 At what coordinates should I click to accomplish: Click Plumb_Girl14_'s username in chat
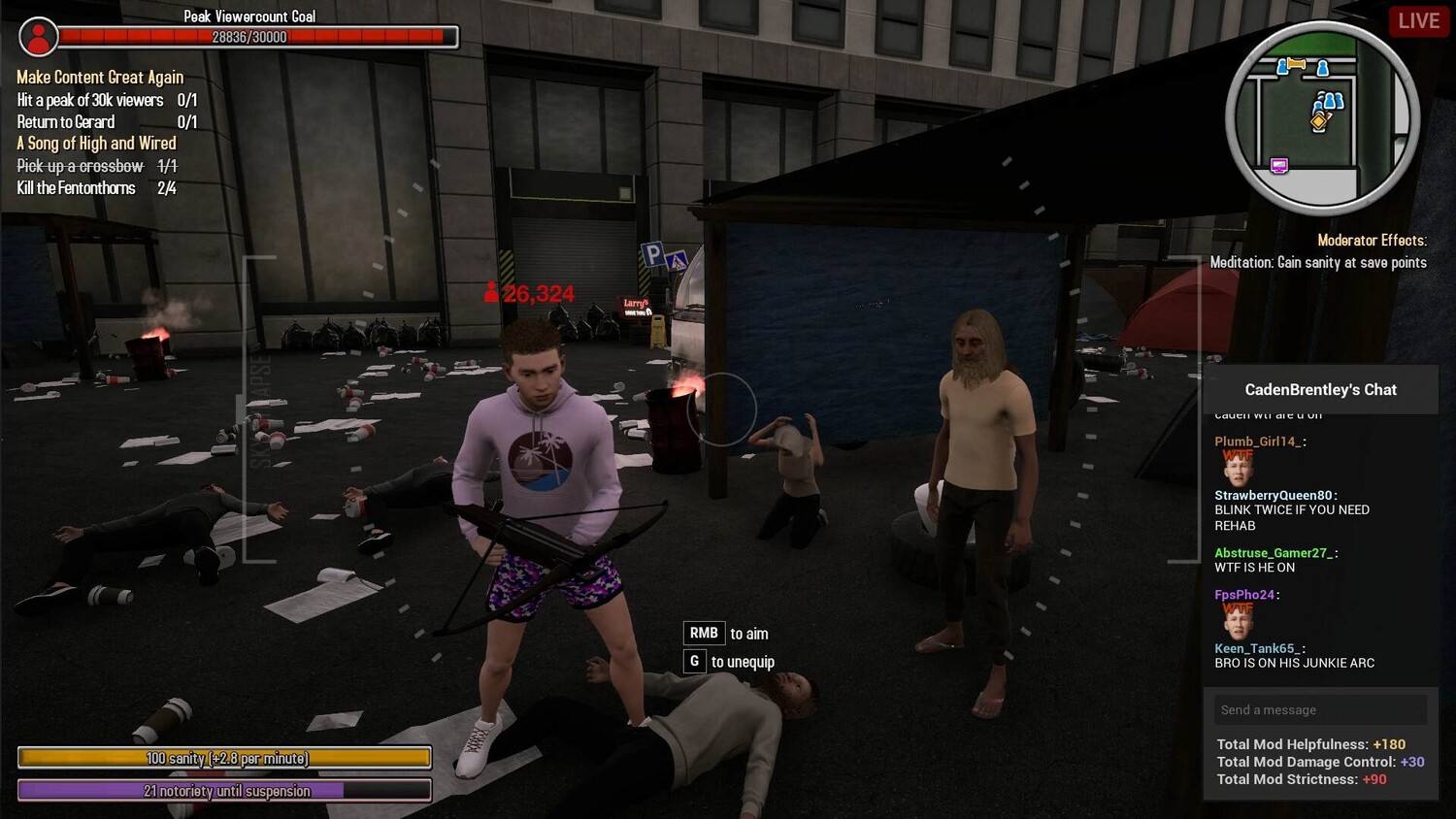1257,442
